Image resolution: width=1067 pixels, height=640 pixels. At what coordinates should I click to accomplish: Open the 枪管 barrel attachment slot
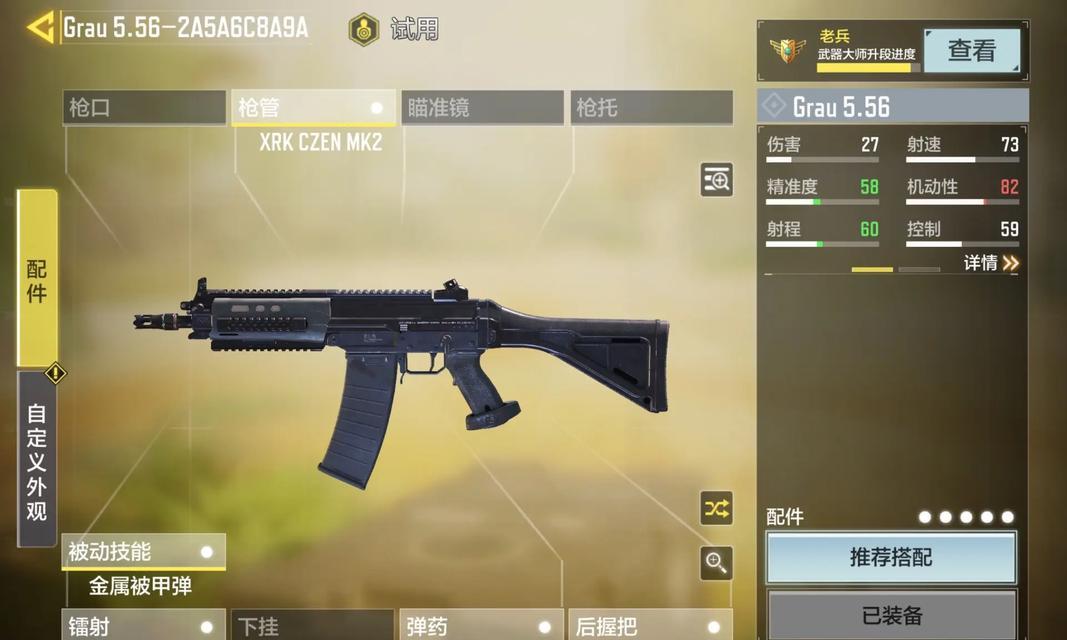[x=313, y=108]
